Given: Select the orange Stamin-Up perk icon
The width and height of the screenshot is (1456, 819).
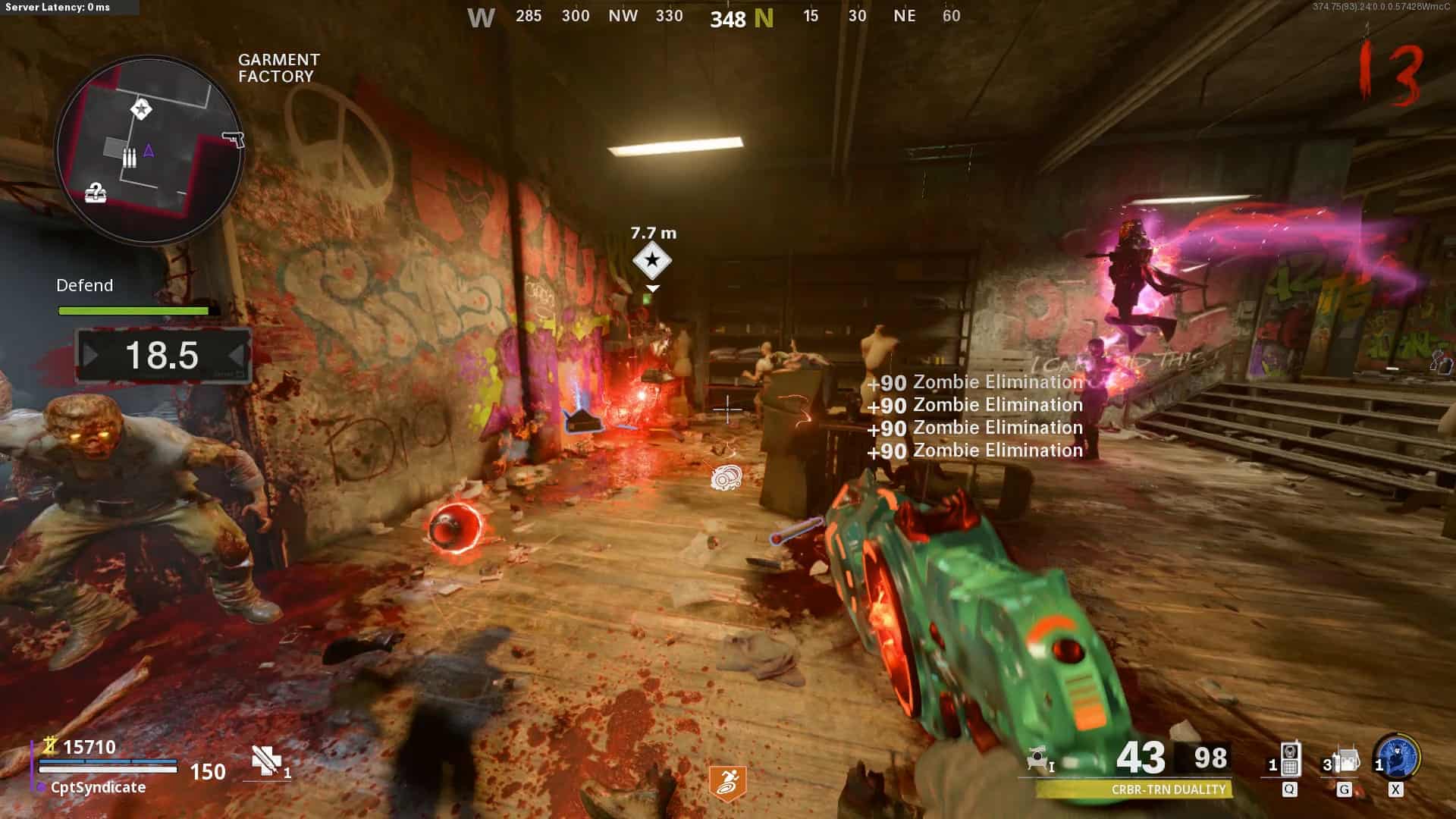Looking at the screenshot, I should 727,783.
